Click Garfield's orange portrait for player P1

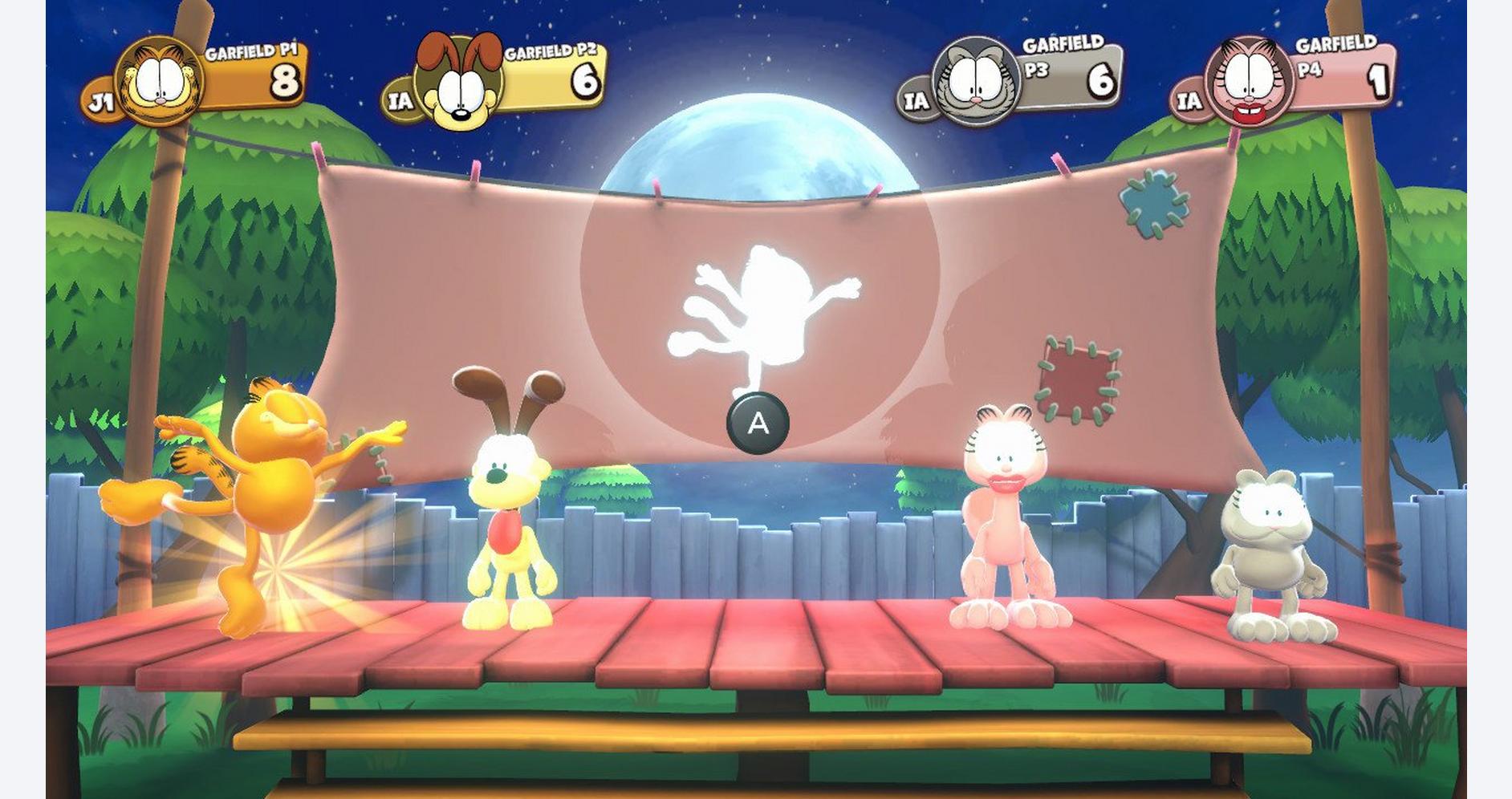[159, 81]
